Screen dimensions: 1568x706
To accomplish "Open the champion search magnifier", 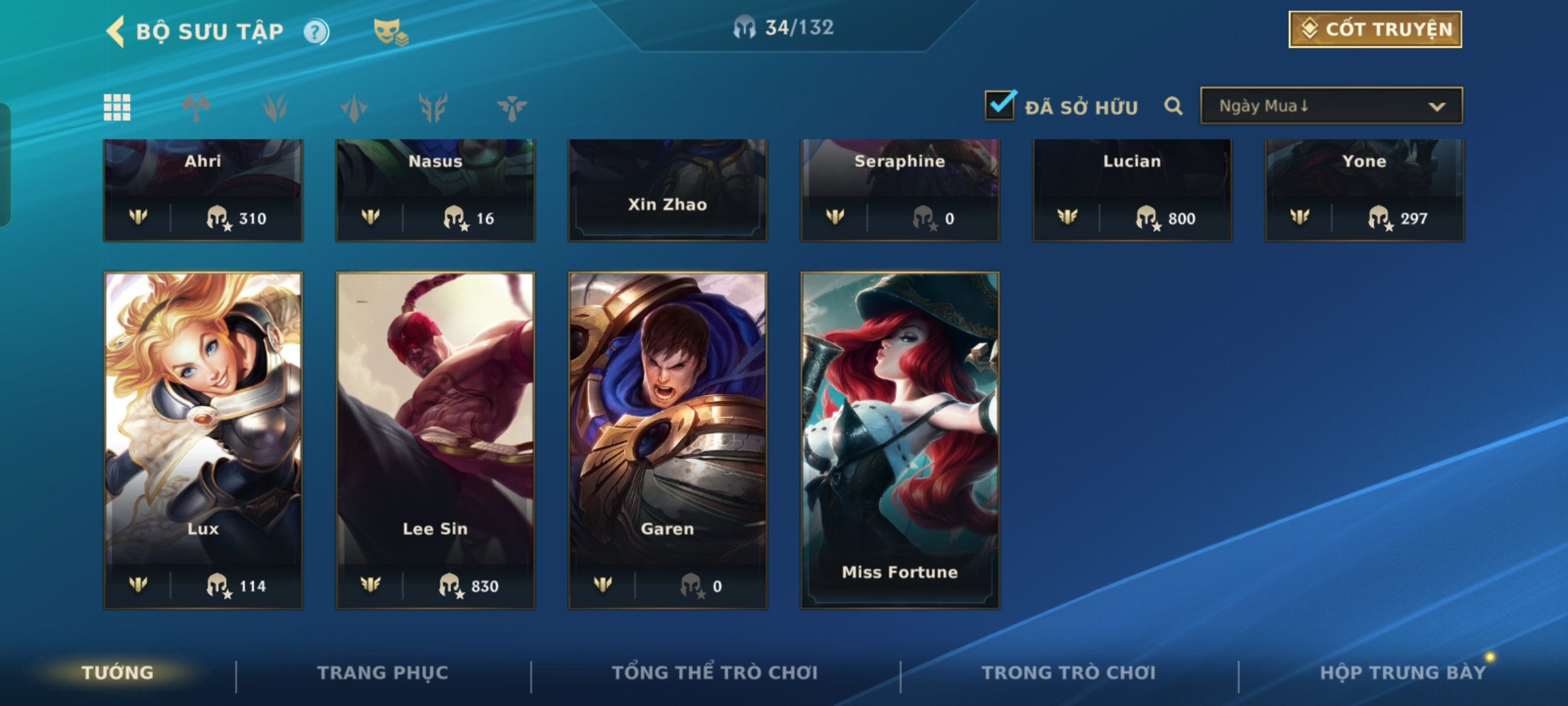I will 1173,106.
